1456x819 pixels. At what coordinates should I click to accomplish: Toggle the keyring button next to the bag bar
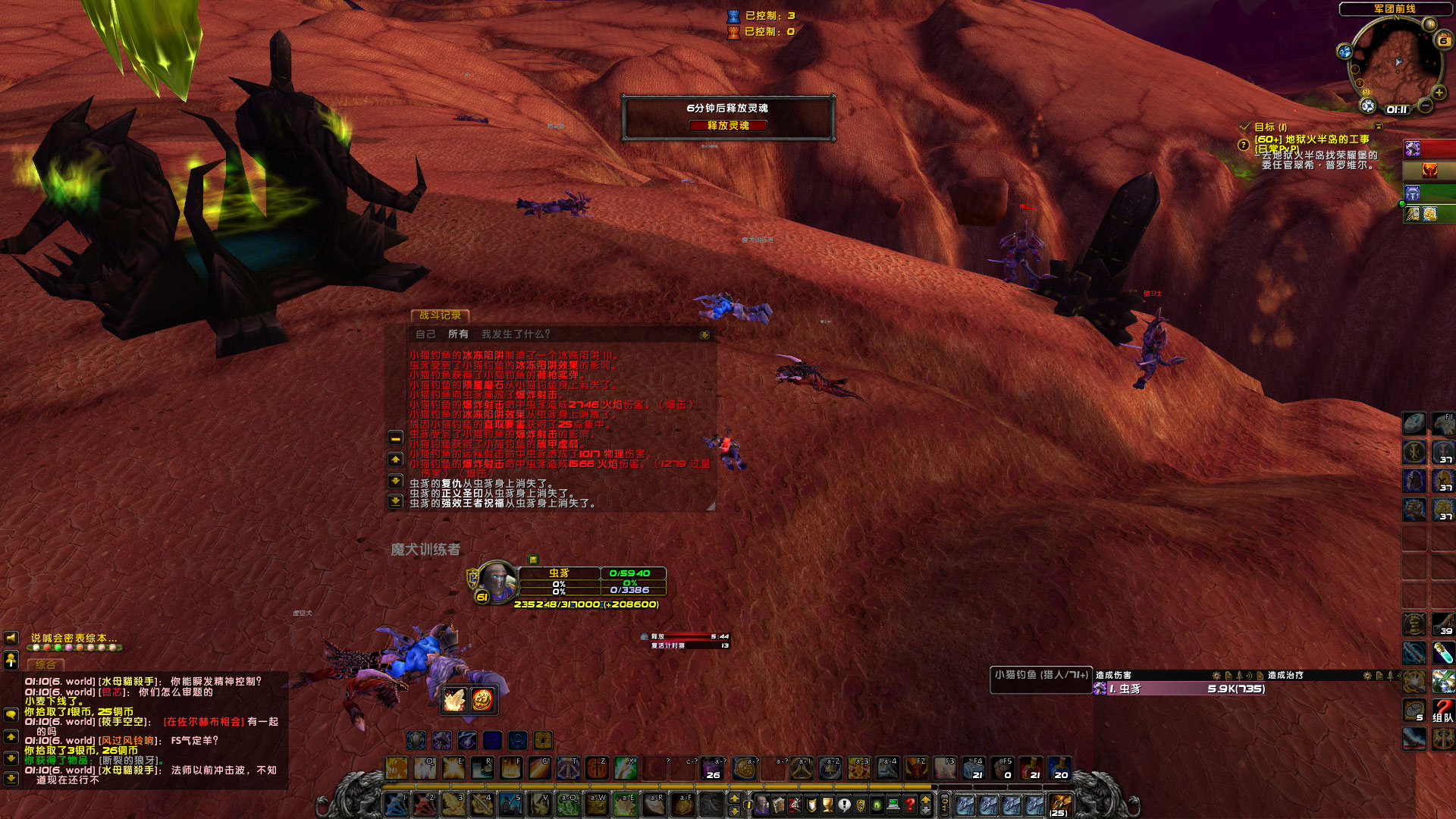pyautogui.click(x=945, y=803)
